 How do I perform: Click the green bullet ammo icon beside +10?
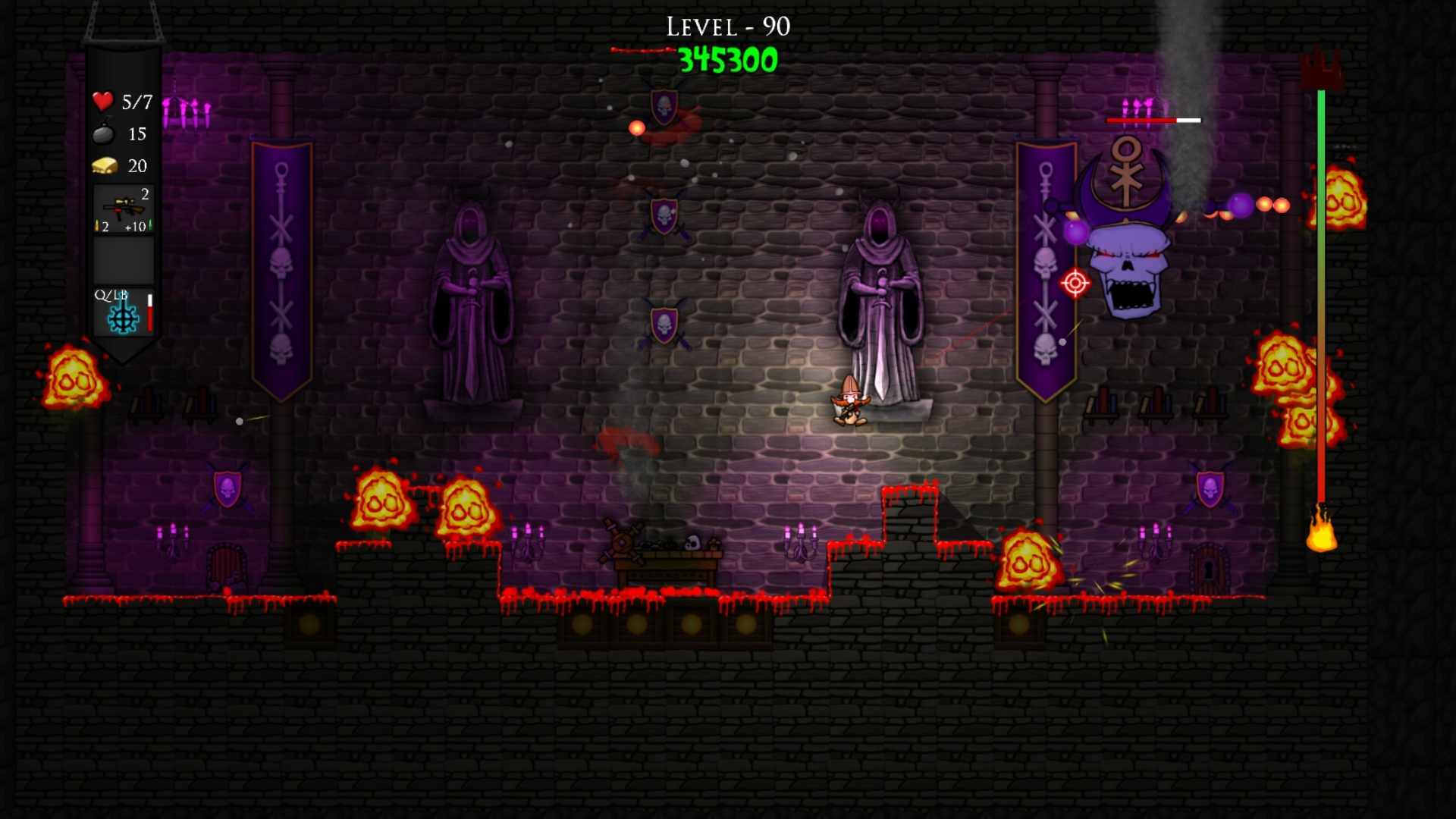(x=150, y=224)
